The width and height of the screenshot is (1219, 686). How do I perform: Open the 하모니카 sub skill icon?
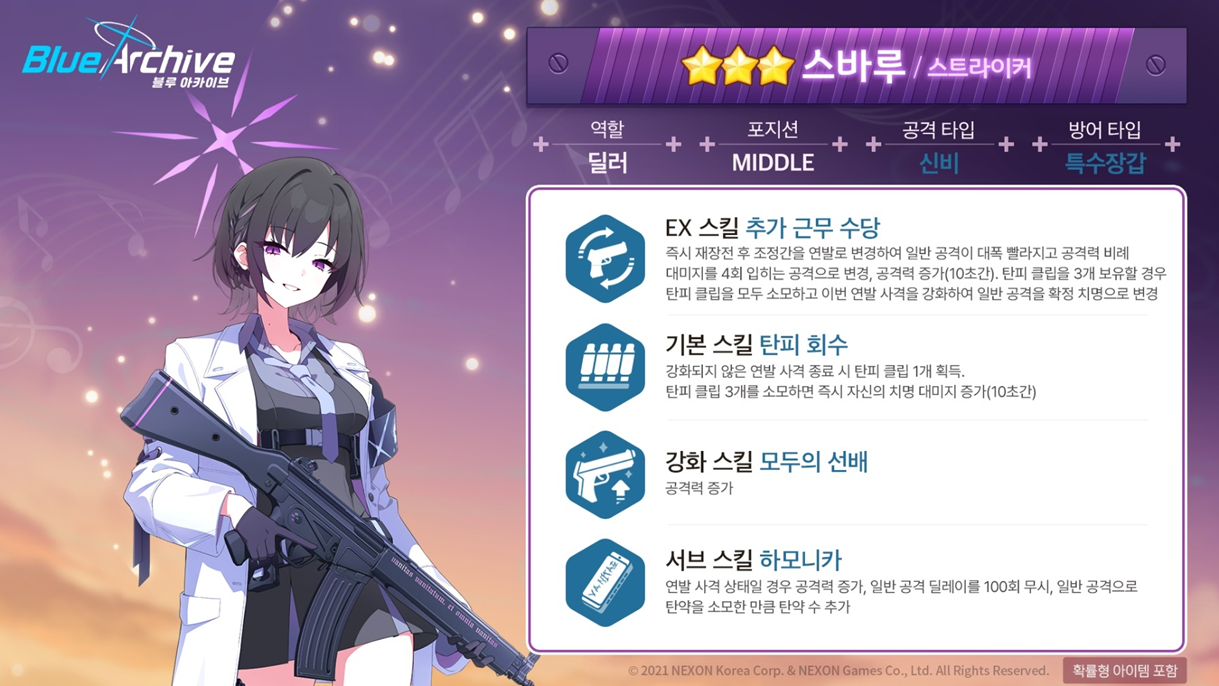pos(605,583)
